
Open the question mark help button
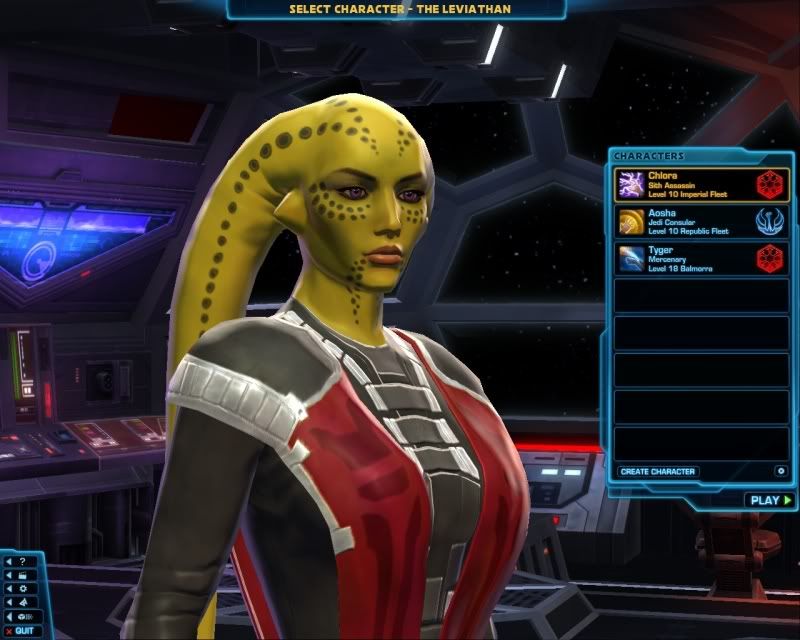click(x=21, y=561)
